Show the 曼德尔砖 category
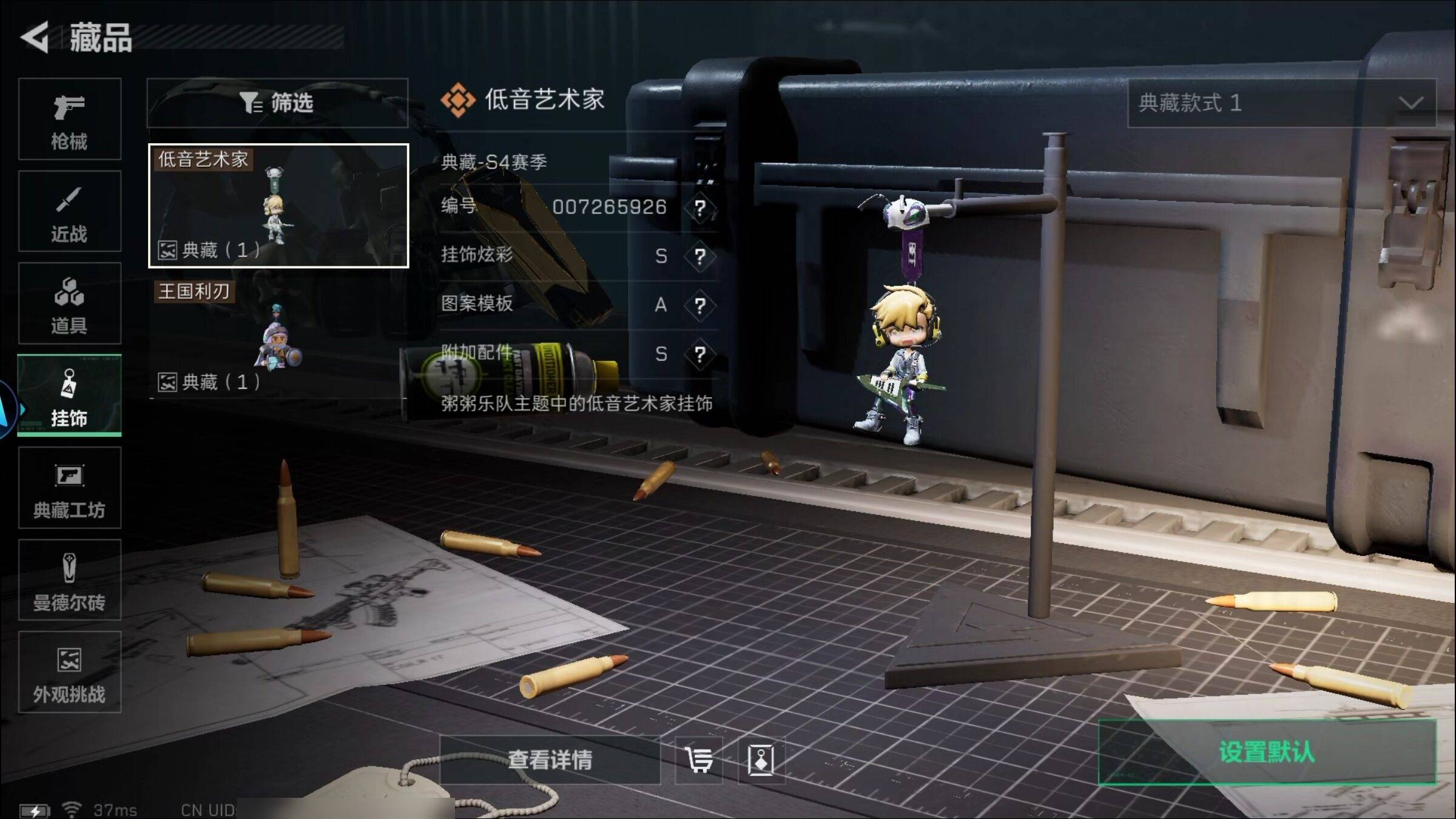Screen dimensions: 1456x819 click(x=69, y=581)
